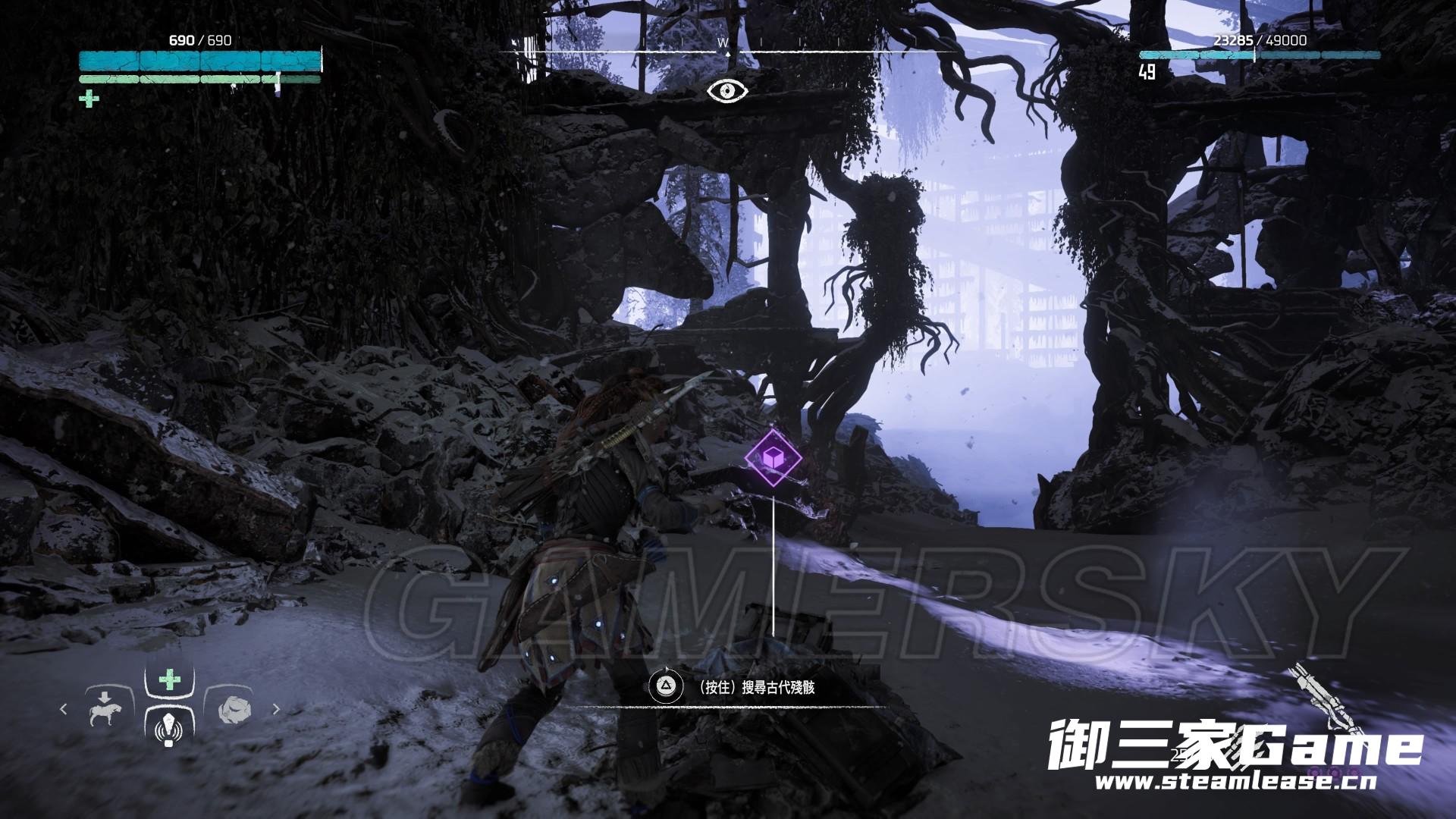Click the small green medicine pouch cross
This screenshot has width=1456, height=819.
(89, 99)
